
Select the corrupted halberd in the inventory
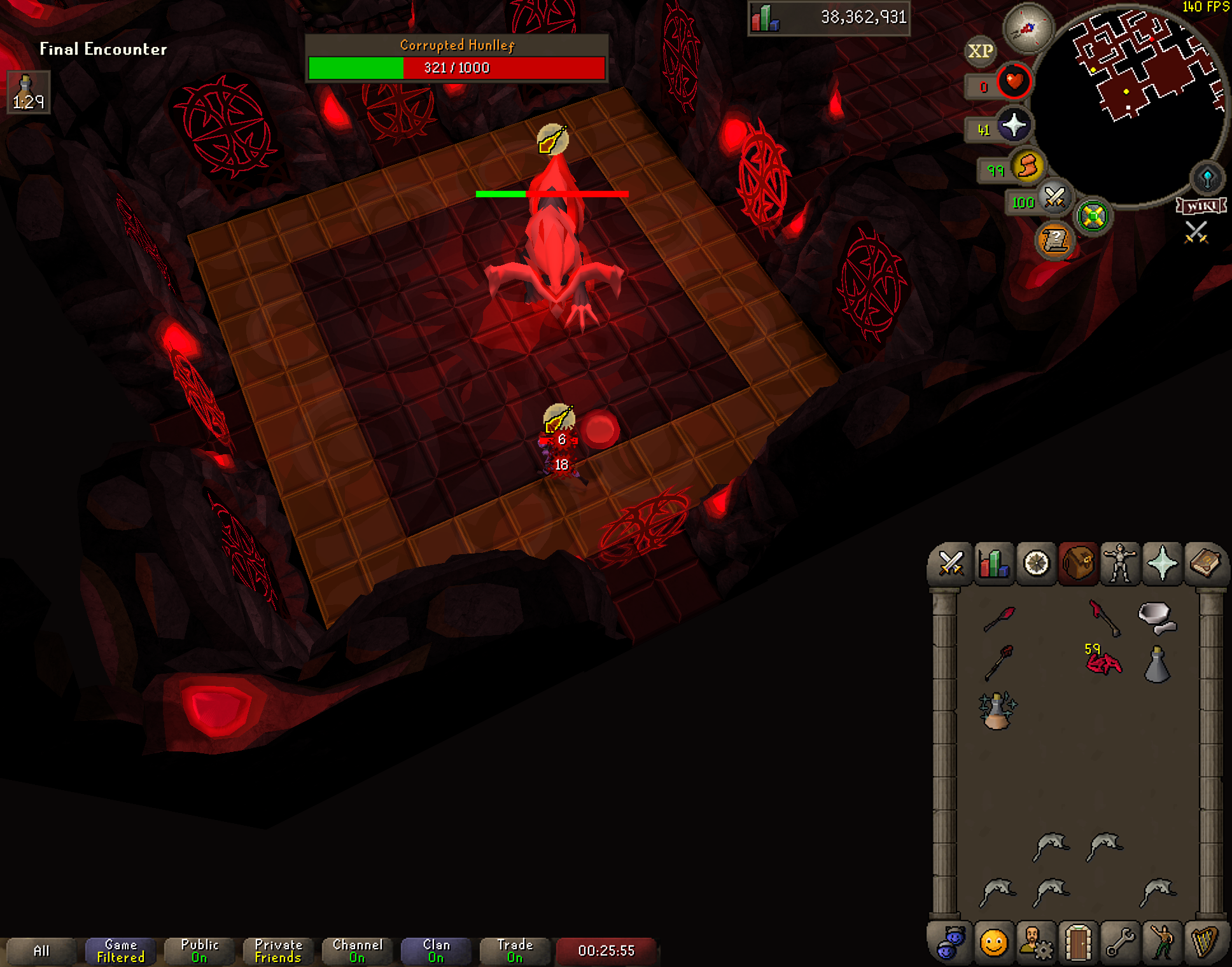click(1104, 617)
